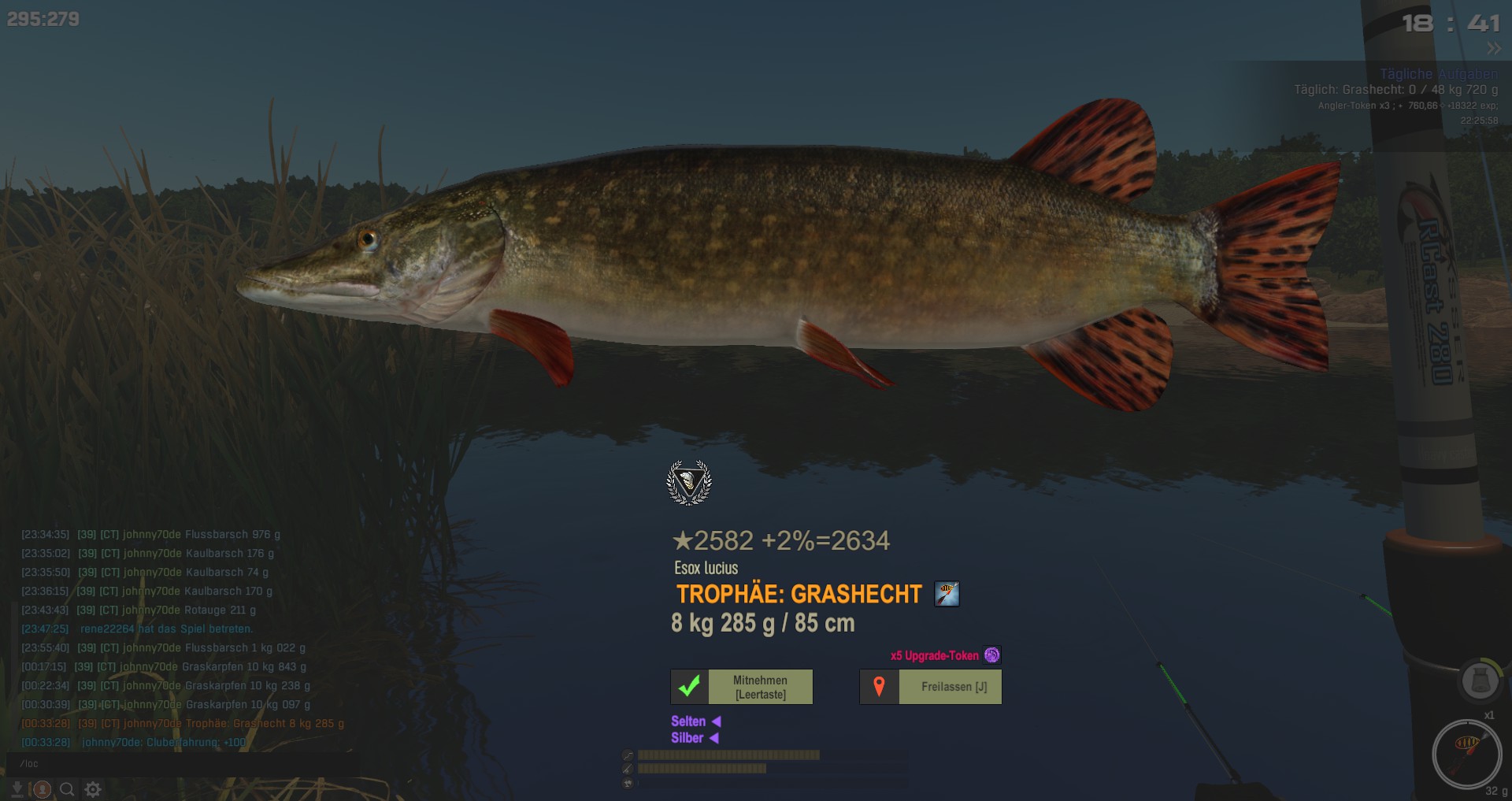Click the Silber rank label
Image resolution: width=1512 pixels, height=801 pixels.
(x=687, y=738)
